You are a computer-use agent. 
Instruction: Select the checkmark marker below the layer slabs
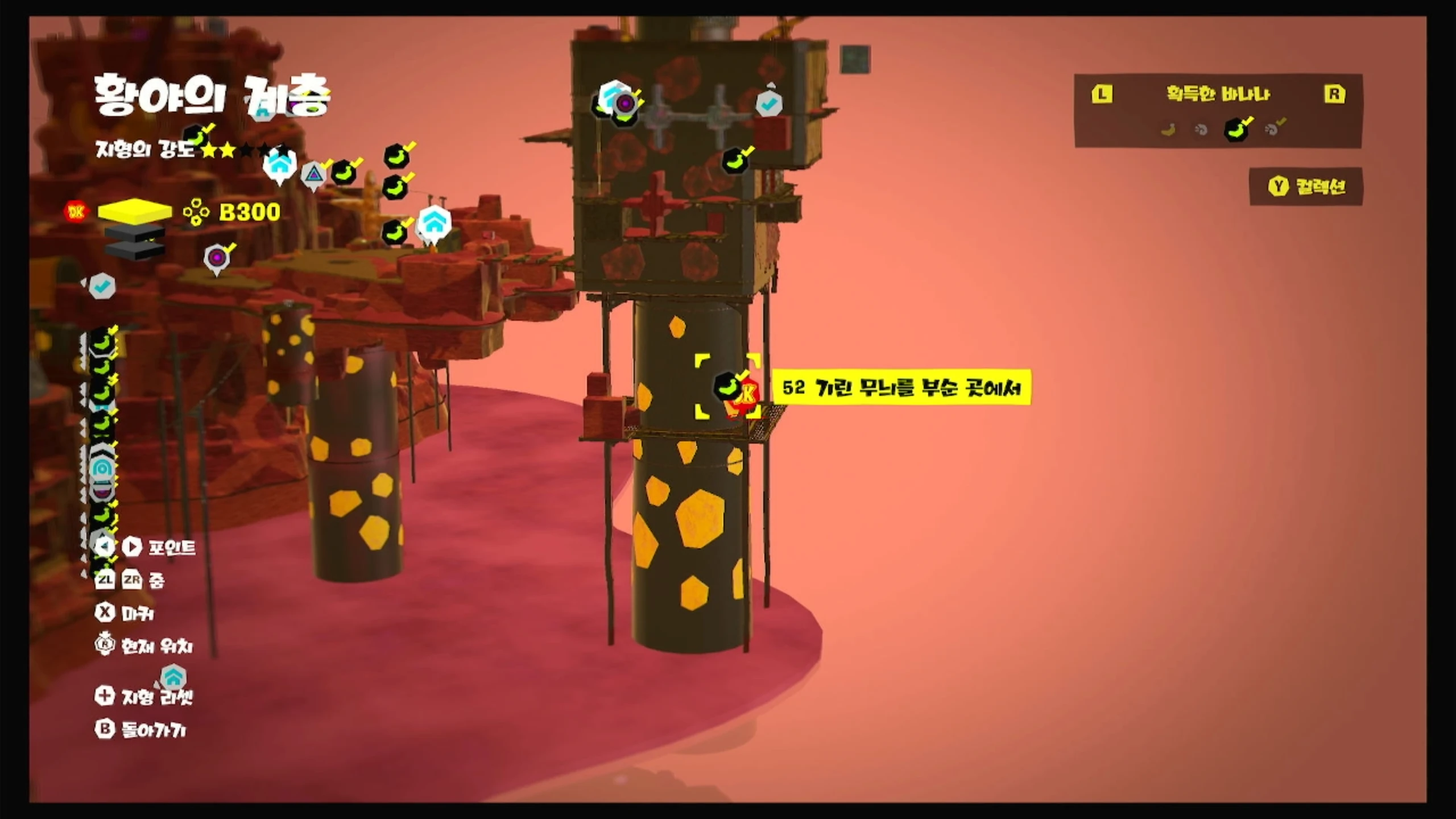(x=102, y=287)
